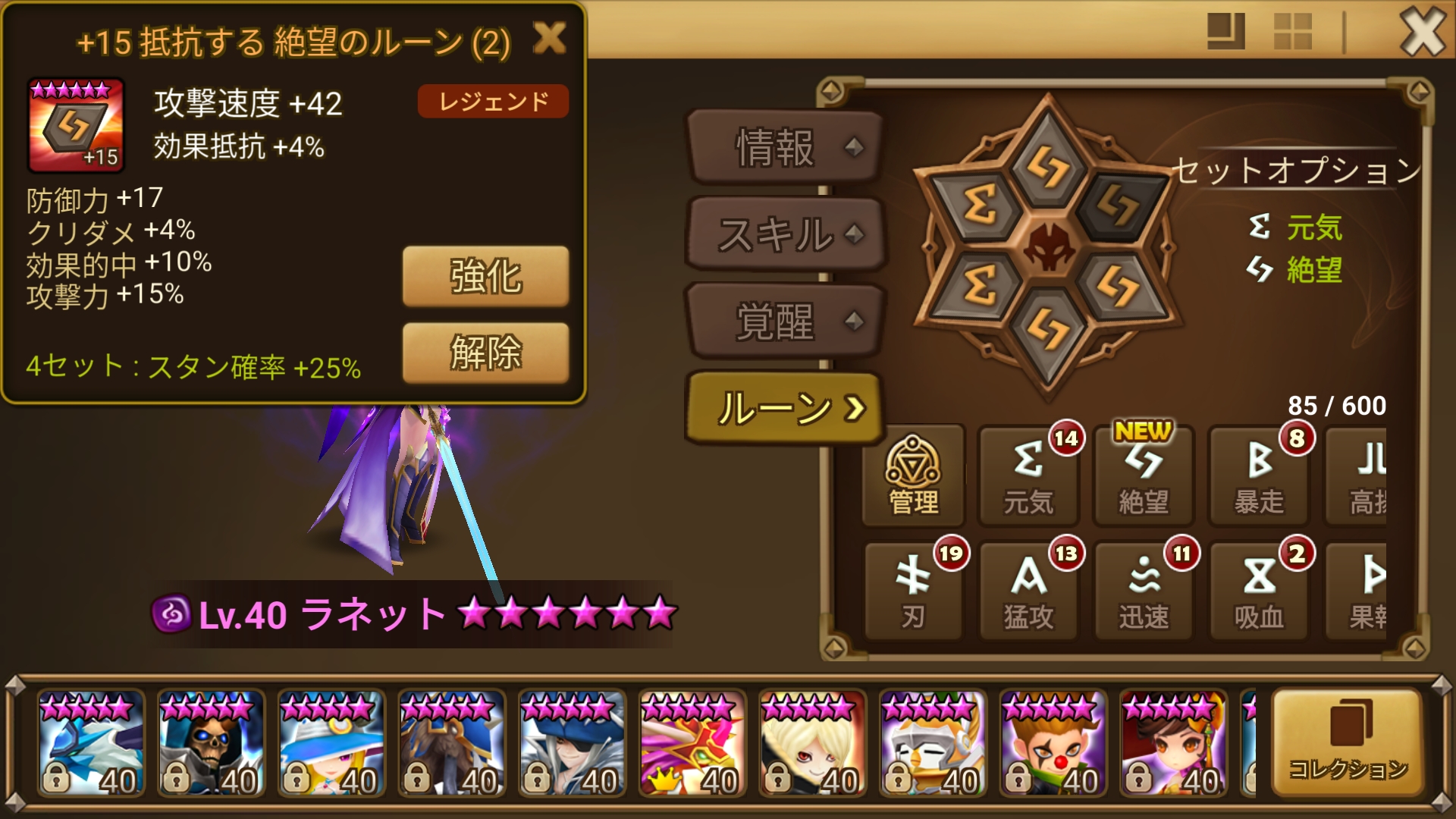1456x819 pixels.
Task: Filter runes by 吸血 set
Action: 1259,590
